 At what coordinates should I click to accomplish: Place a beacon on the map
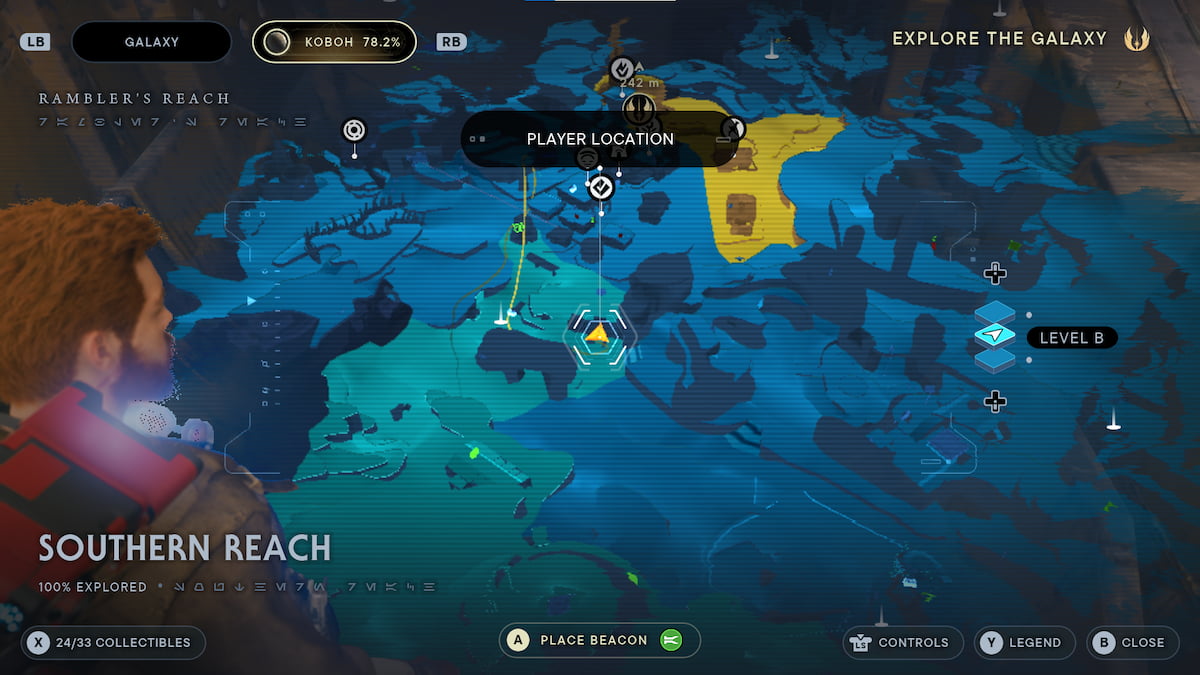(x=599, y=640)
